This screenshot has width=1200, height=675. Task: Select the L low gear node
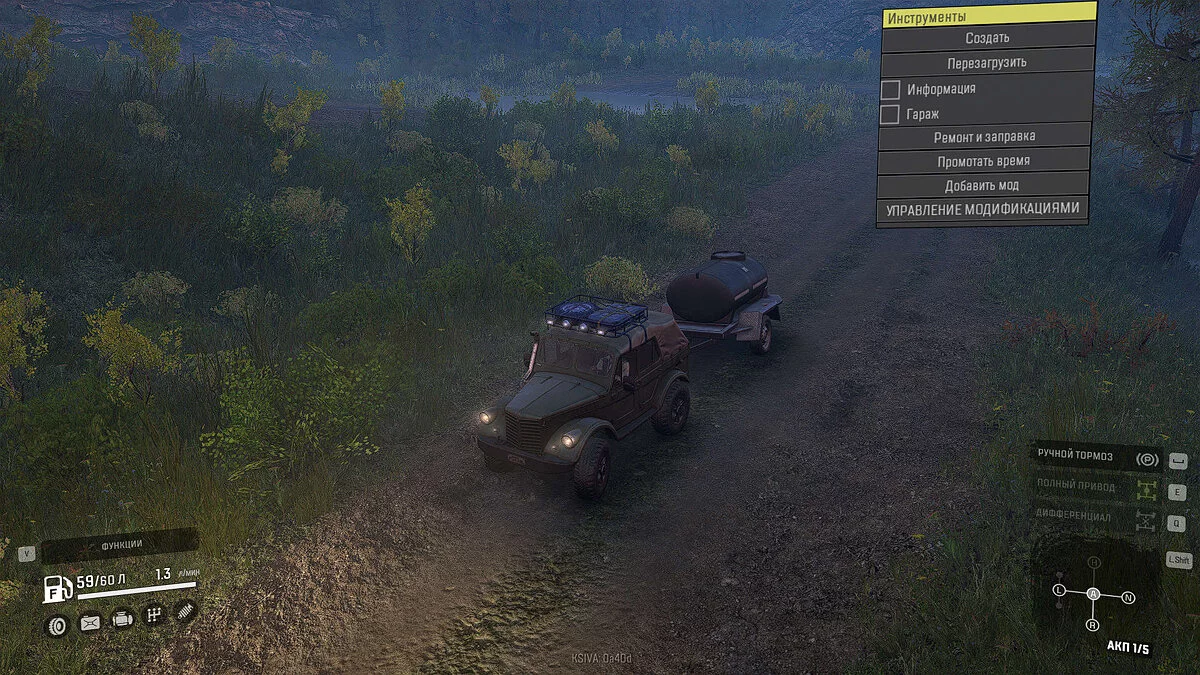pos(1059,591)
